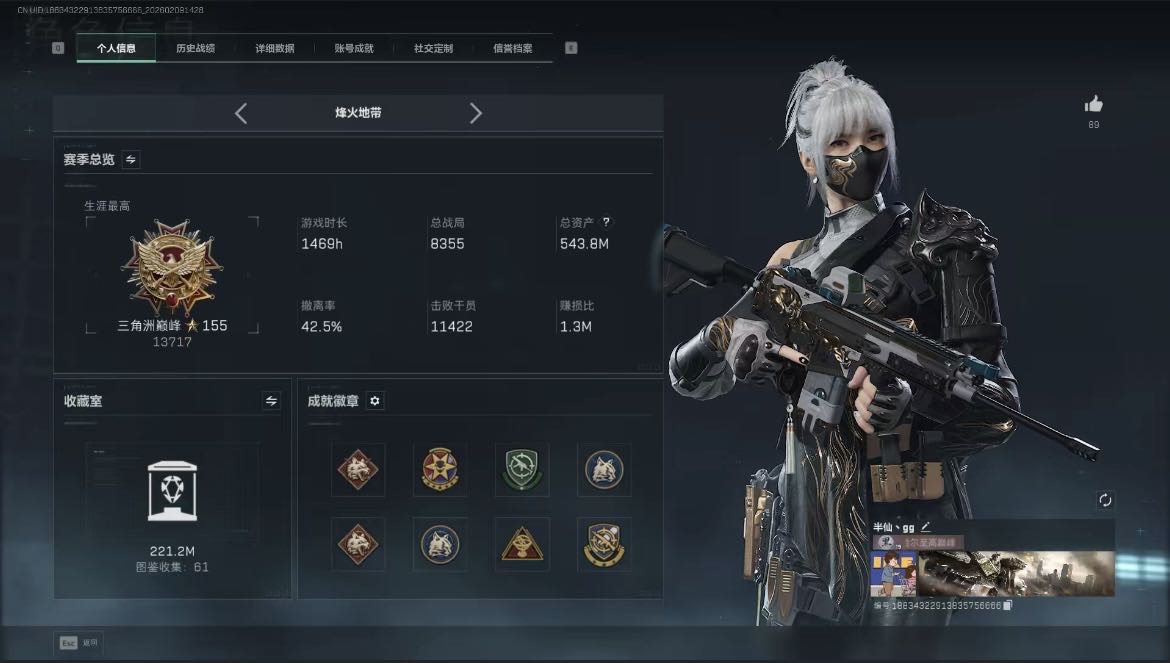
Task: Edit the player name 半仙丶gg
Action: click(x=926, y=526)
